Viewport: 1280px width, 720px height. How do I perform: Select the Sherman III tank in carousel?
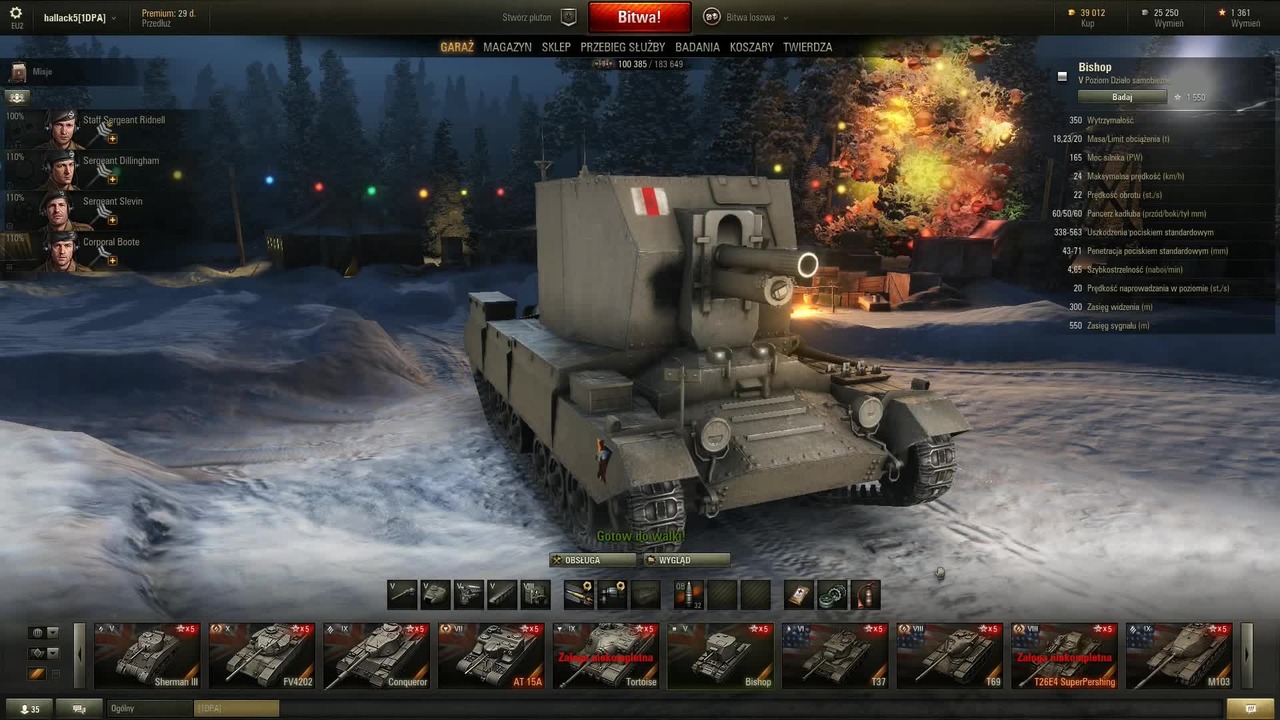pos(147,656)
